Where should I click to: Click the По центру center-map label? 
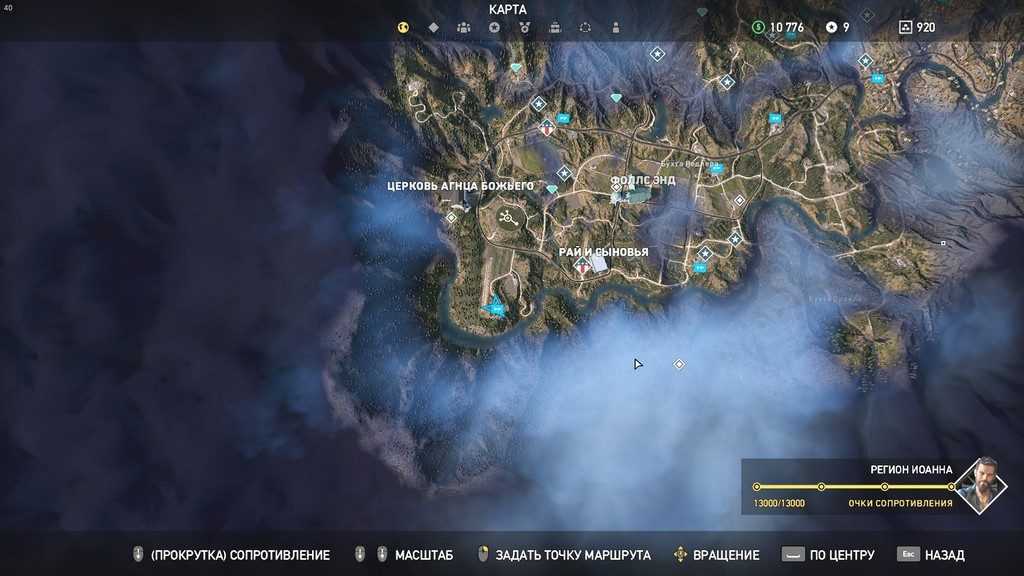[x=842, y=555]
